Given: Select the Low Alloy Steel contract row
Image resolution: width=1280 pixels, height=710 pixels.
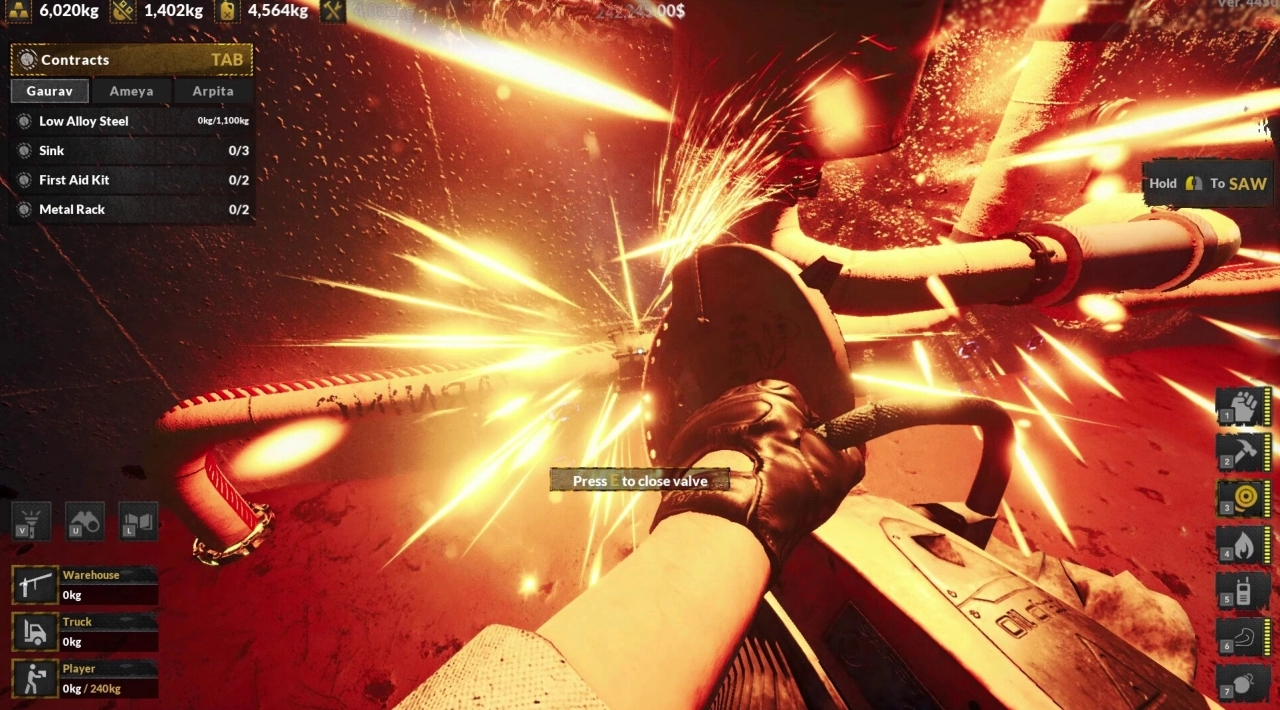Looking at the screenshot, I should click(x=131, y=121).
